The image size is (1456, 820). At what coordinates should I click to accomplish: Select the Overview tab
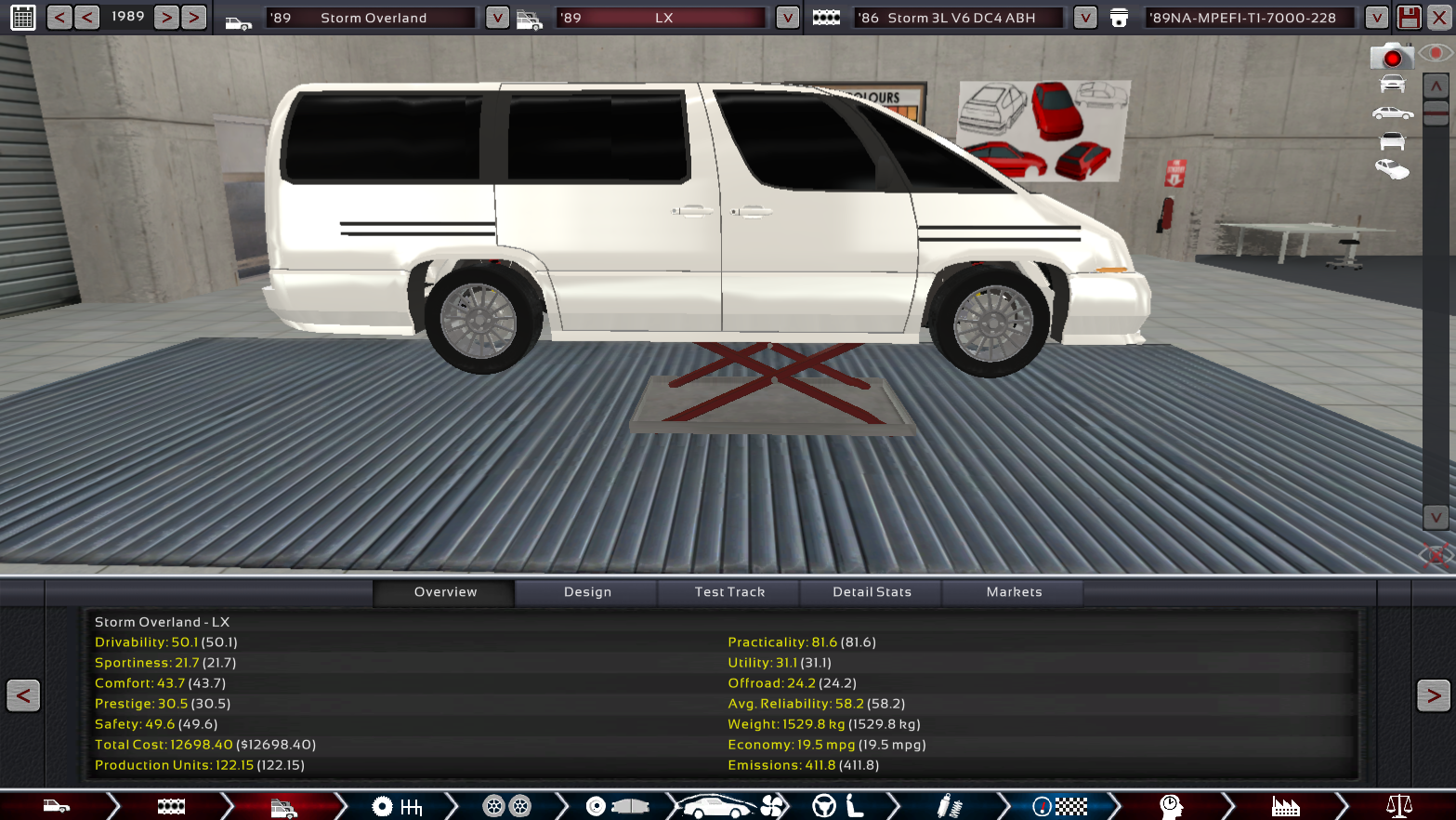coord(445,592)
